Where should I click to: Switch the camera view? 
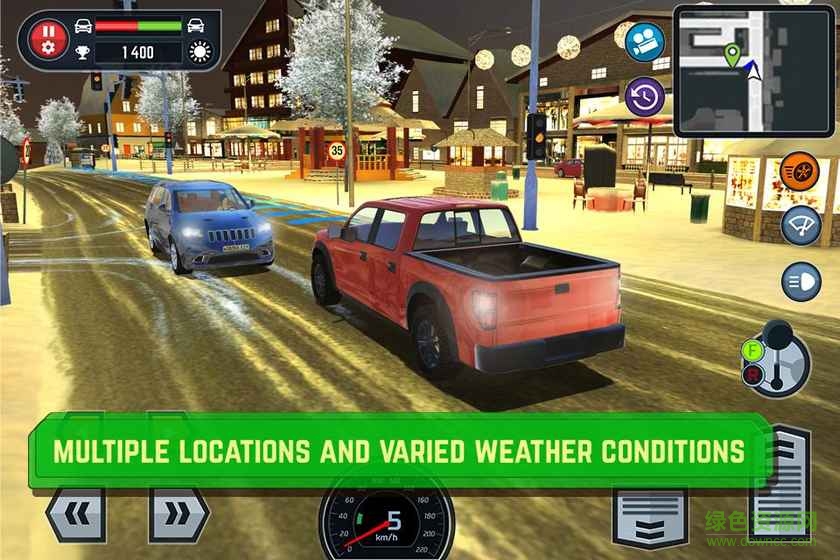[645, 40]
